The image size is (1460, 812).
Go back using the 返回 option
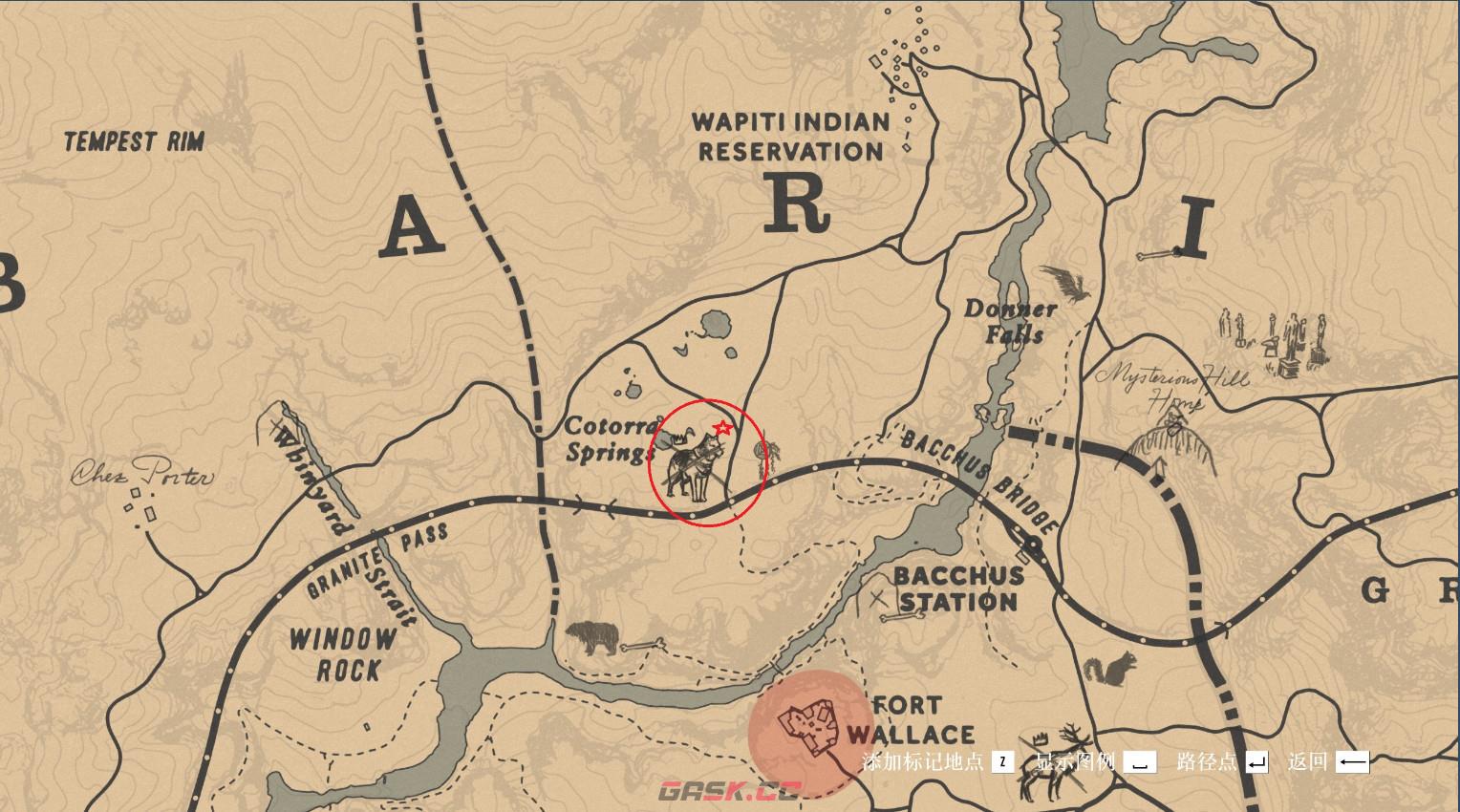coord(1328,761)
